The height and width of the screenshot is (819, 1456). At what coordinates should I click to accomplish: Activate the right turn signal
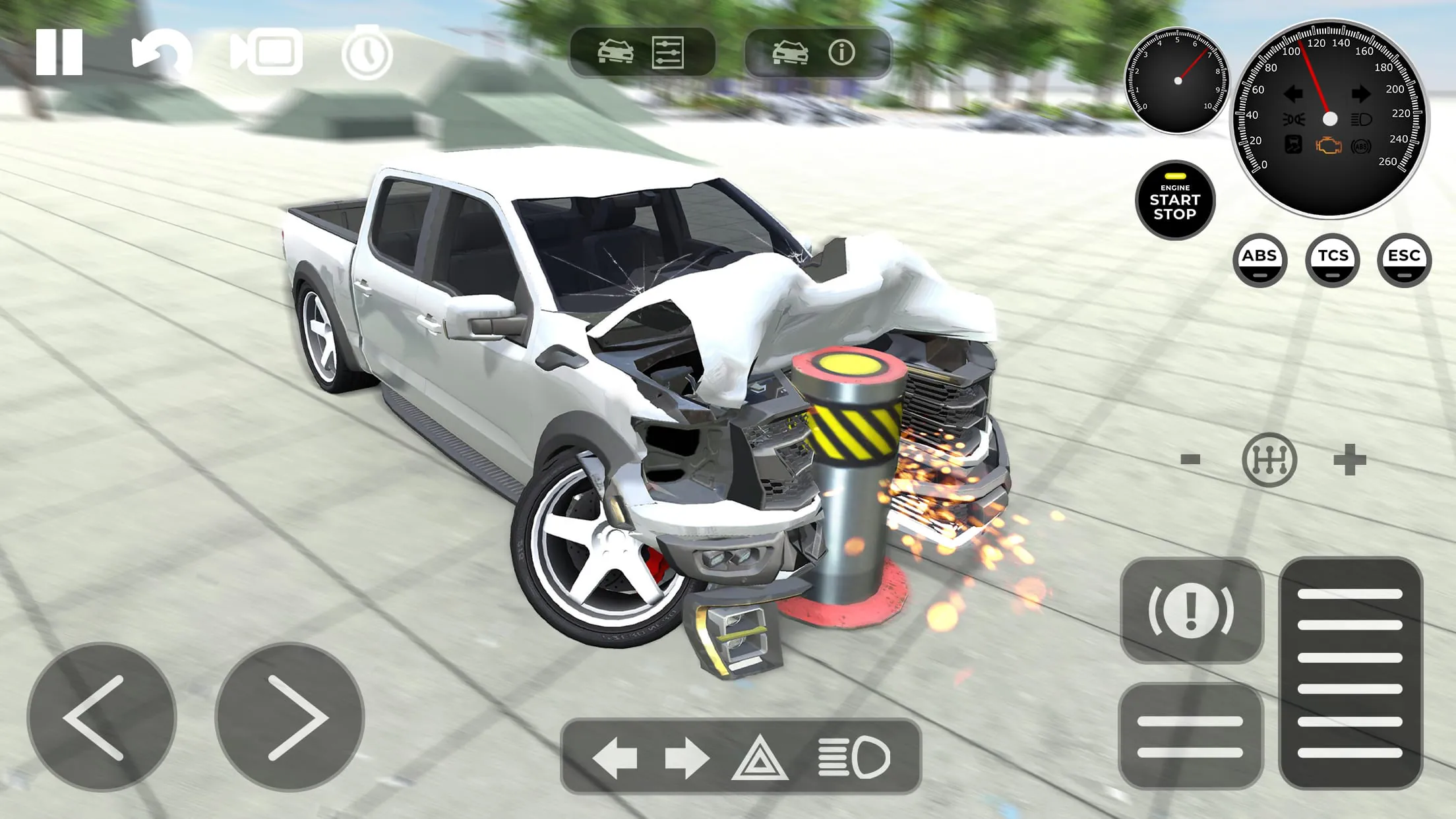pyautogui.click(x=687, y=757)
